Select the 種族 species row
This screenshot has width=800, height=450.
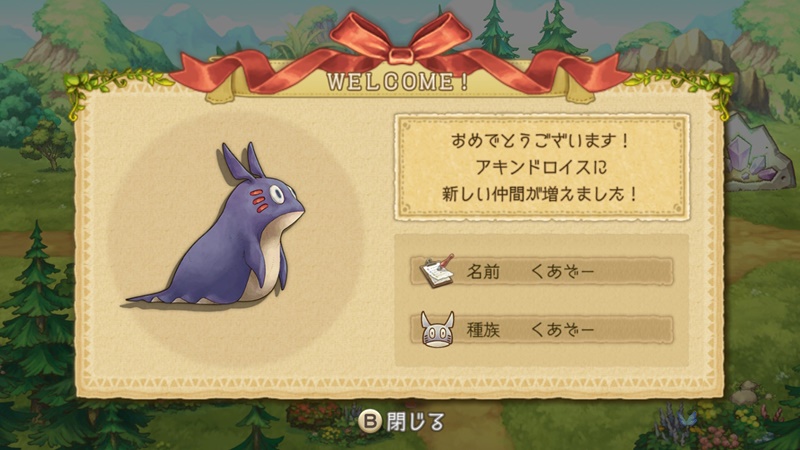tap(542, 329)
